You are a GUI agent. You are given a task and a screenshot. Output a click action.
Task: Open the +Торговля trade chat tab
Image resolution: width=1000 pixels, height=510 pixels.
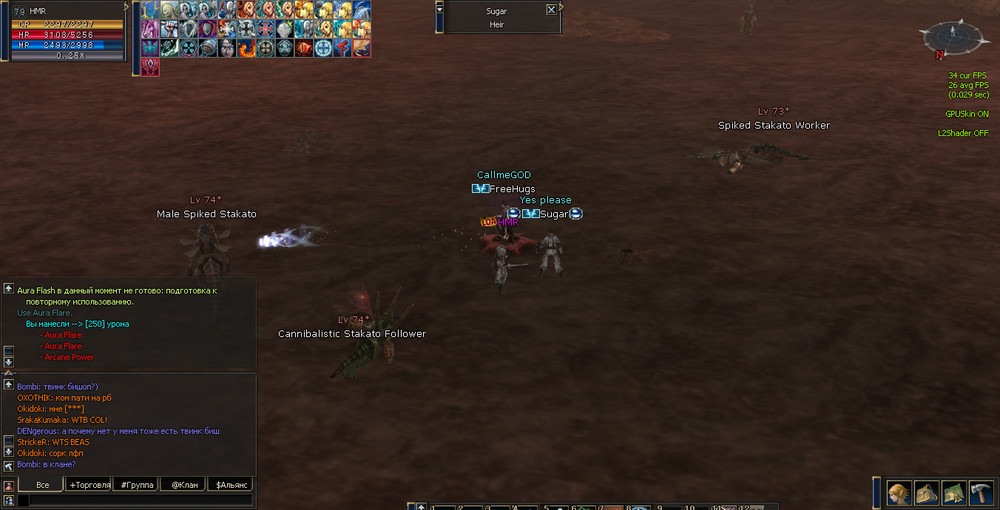88,484
